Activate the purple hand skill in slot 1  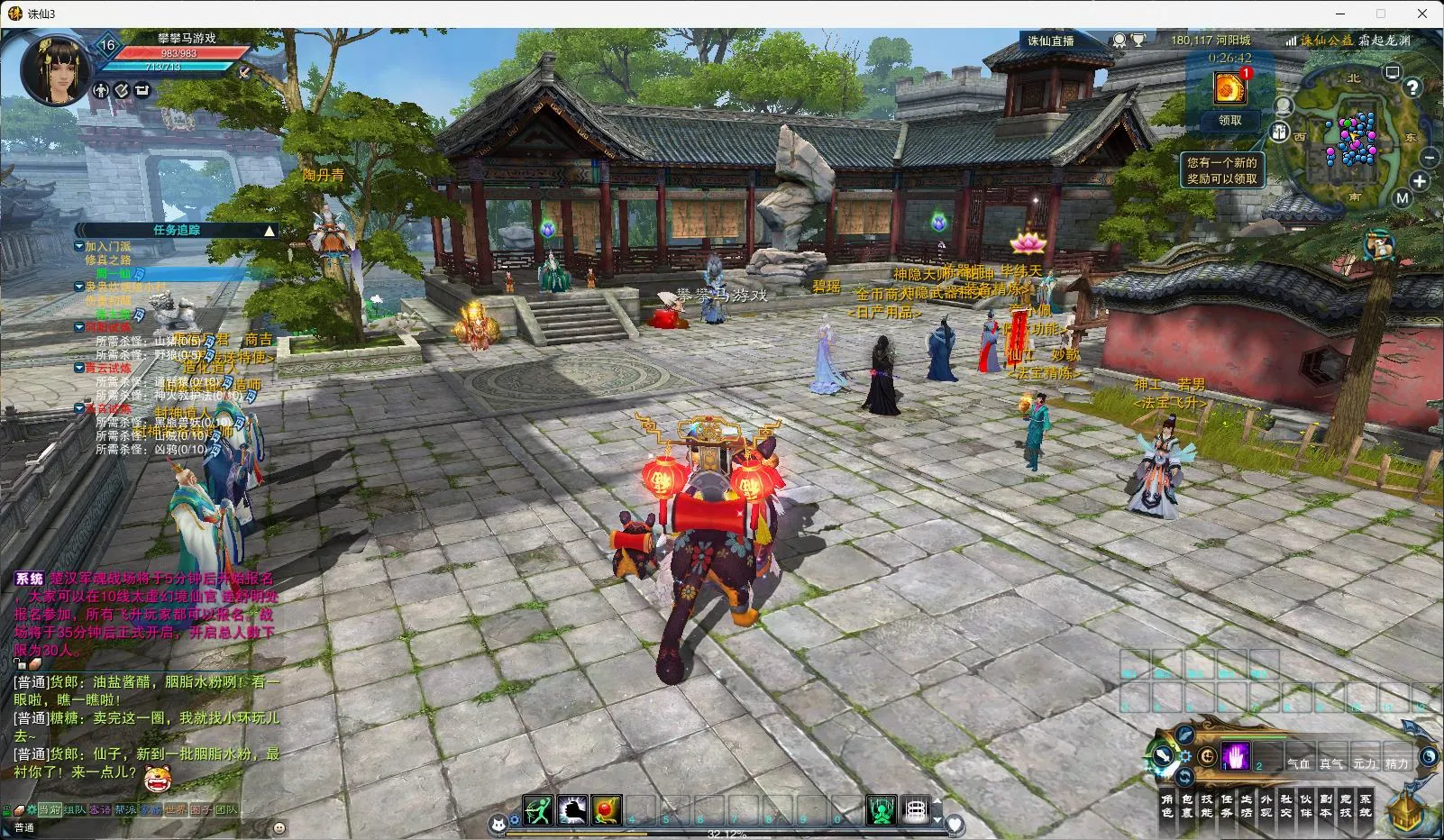pos(1236,757)
